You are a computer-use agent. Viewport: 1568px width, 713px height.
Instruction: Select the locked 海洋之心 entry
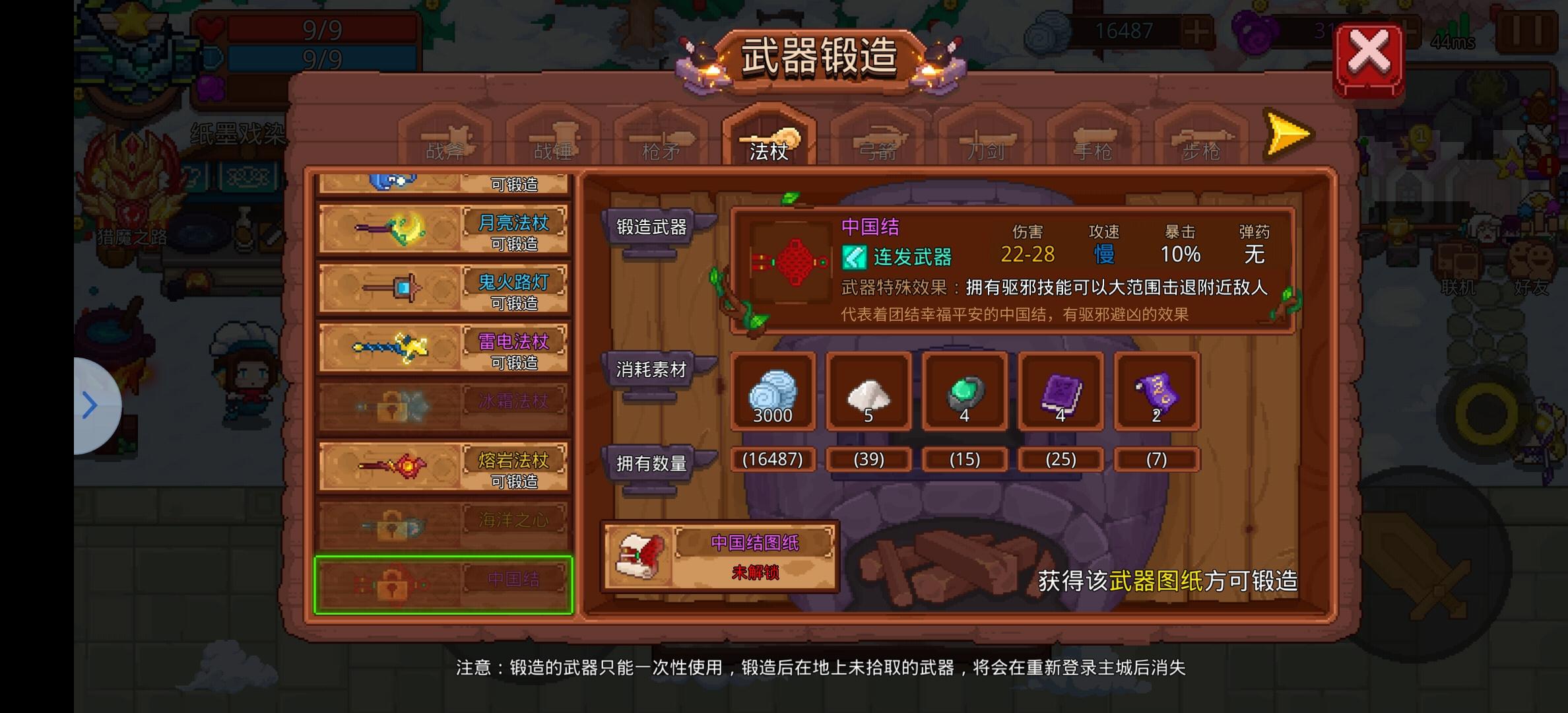coord(443,524)
